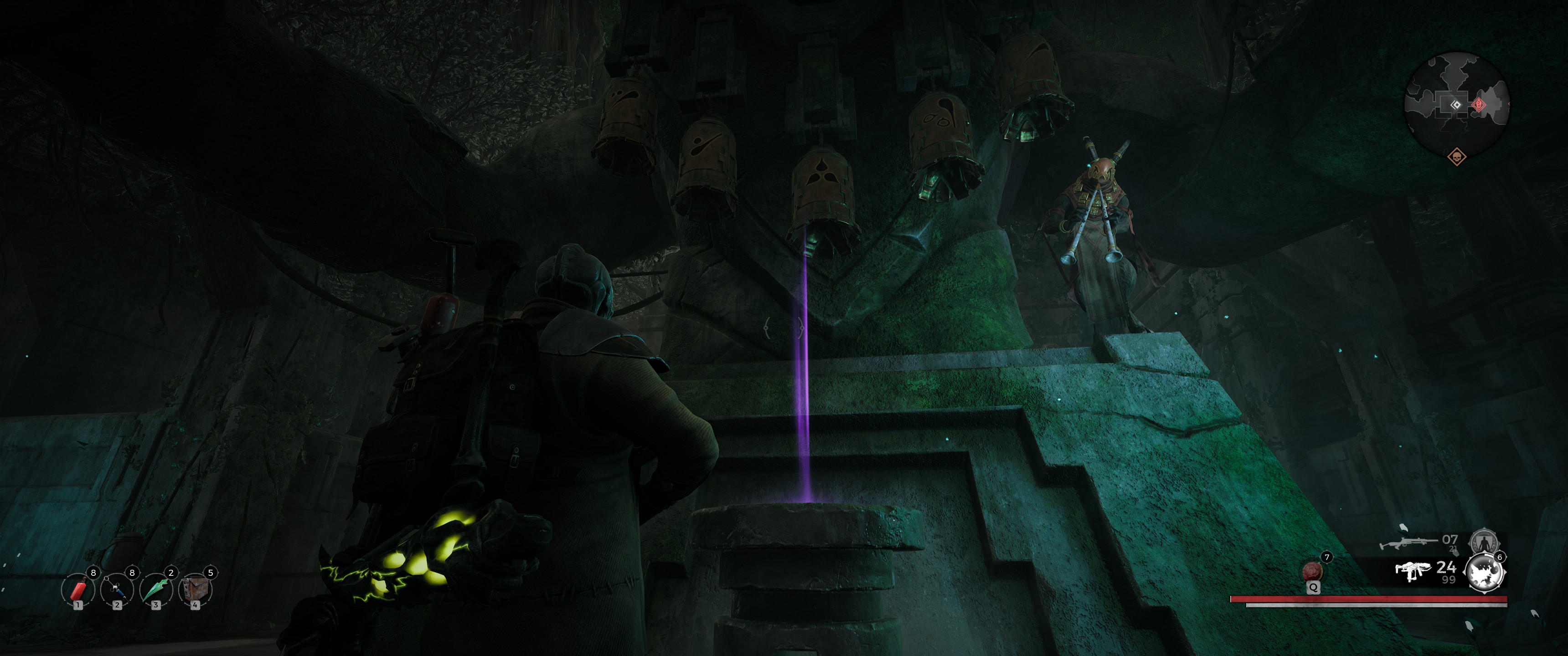This screenshot has width=1568, height=656.
Task: Use the blue syringe quick item
Action: pos(117,589)
